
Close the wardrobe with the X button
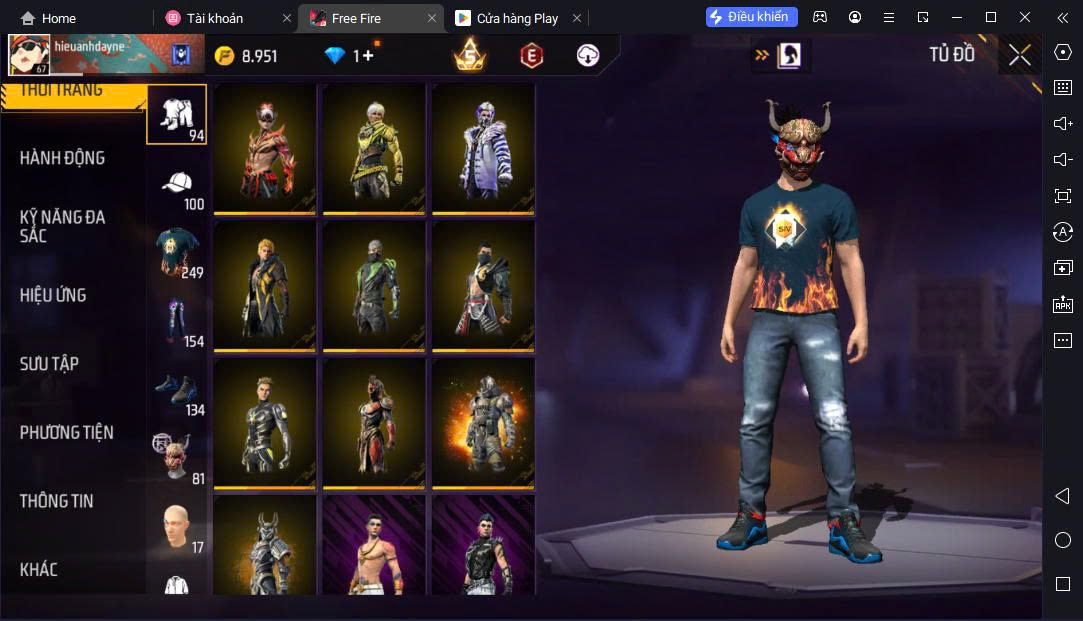(1019, 55)
